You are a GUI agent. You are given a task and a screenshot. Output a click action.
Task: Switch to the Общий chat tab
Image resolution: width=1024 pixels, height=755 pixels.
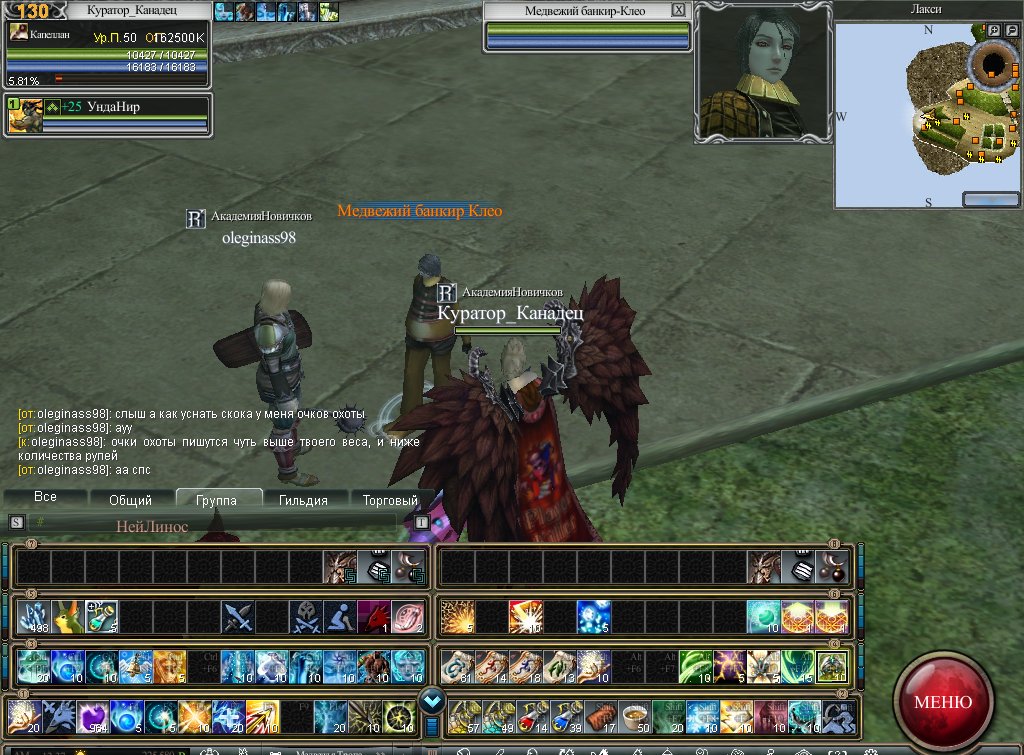[130, 500]
